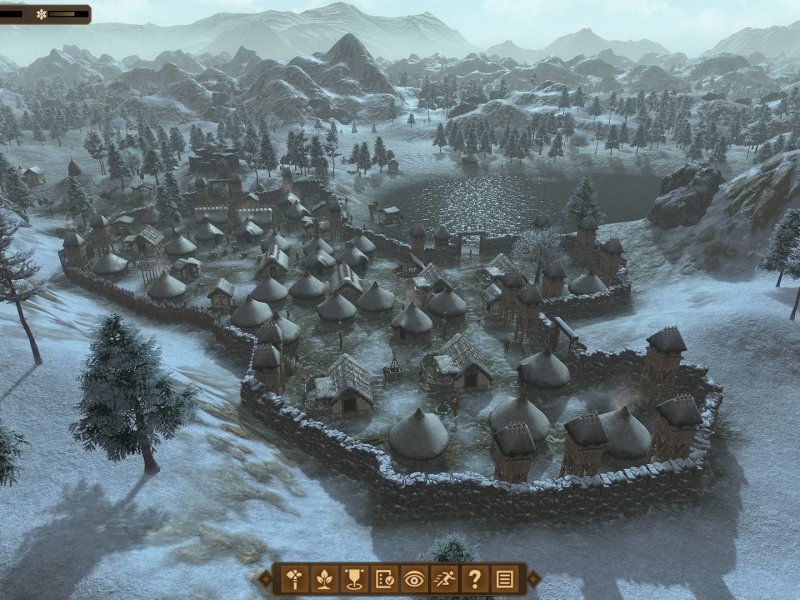This screenshot has height=600, width=800.
Task: Open the list lines main menu
Action: click(x=504, y=578)
